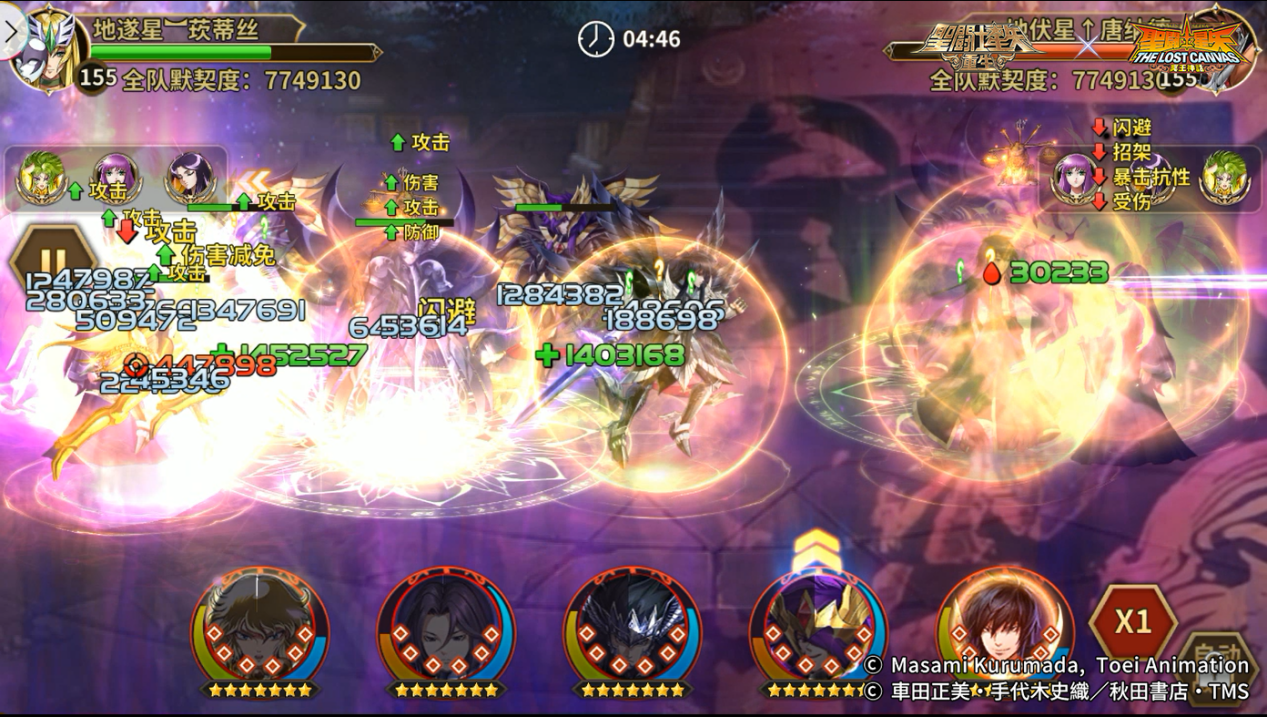
Task: Select the purple-haired Athena support in own team panel
Action: point(115,176)
